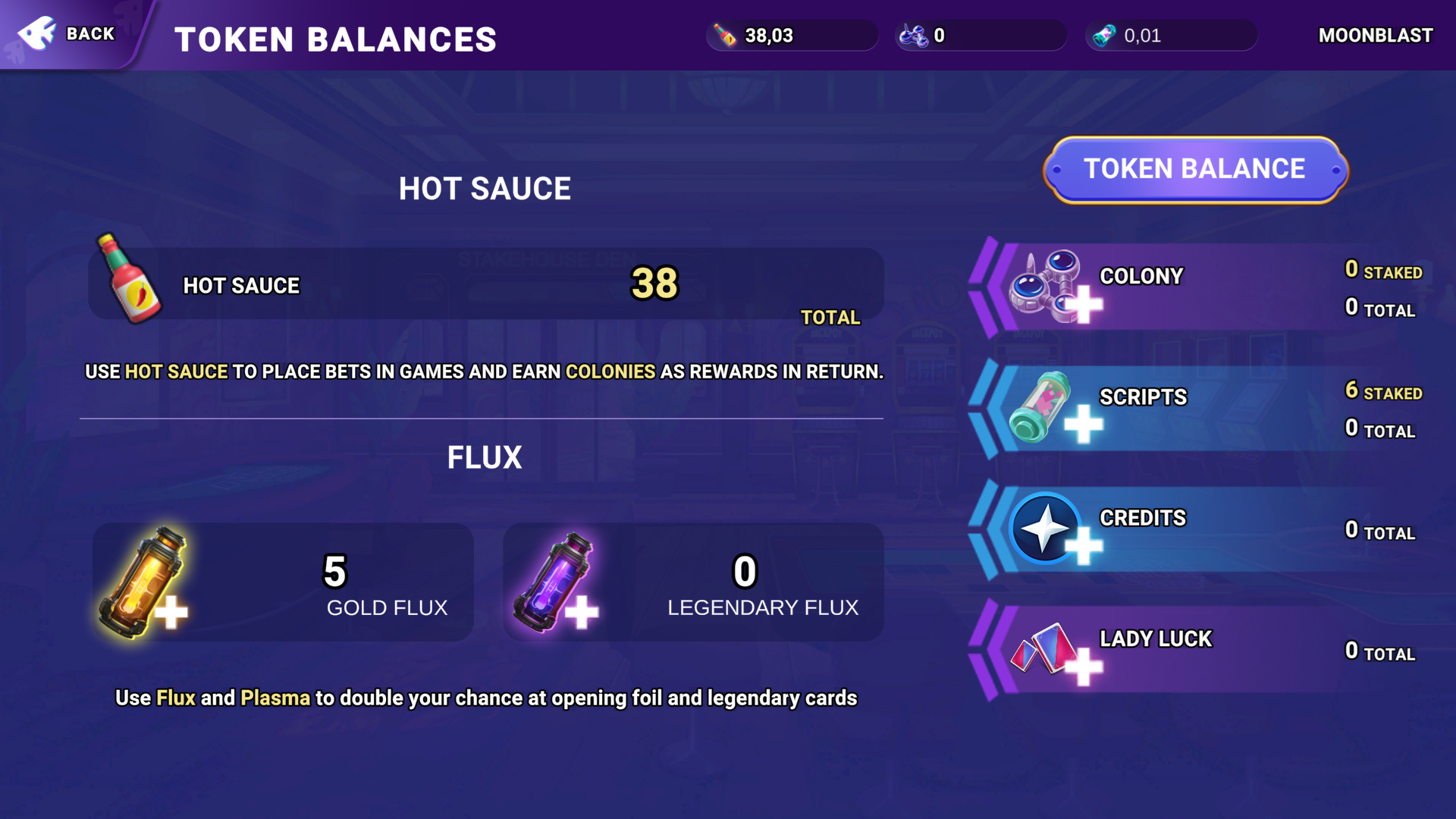Image resolution: width=1456 pixels, height=819 pixels.
Task: Select the Hot Sauce balance row
Action: (x=485, y=284)
